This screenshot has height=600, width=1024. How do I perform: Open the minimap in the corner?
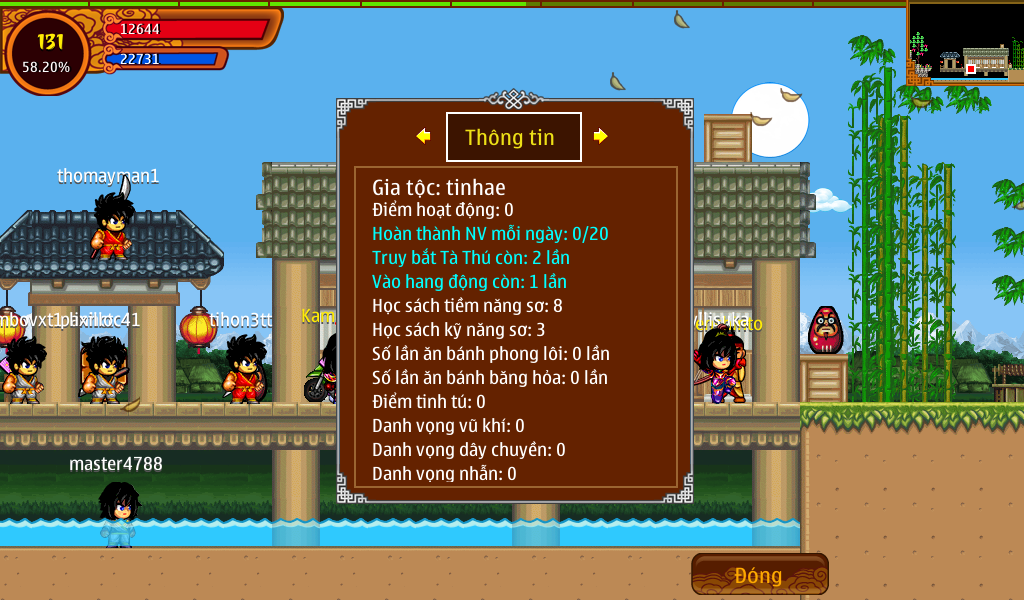point(965,43)
